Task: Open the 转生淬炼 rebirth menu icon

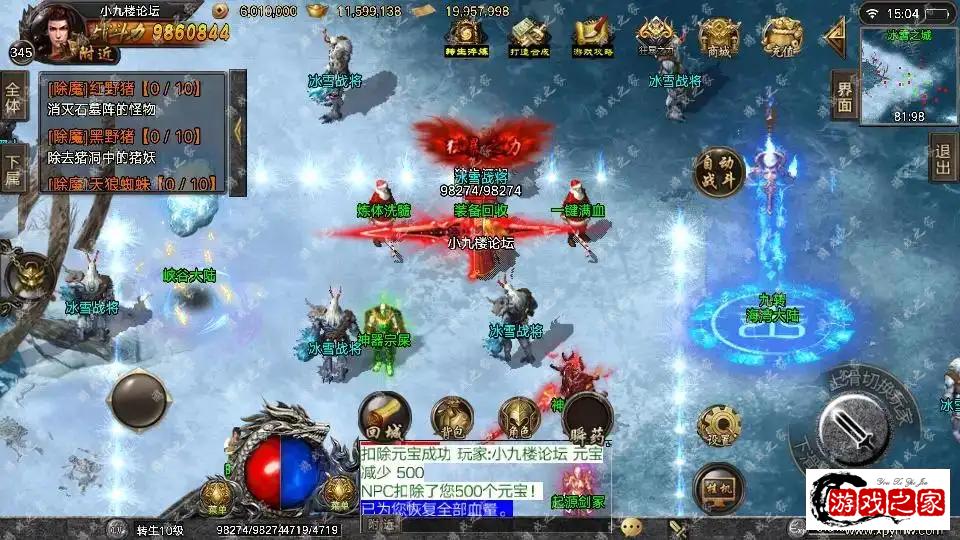Action: (466, 38)
